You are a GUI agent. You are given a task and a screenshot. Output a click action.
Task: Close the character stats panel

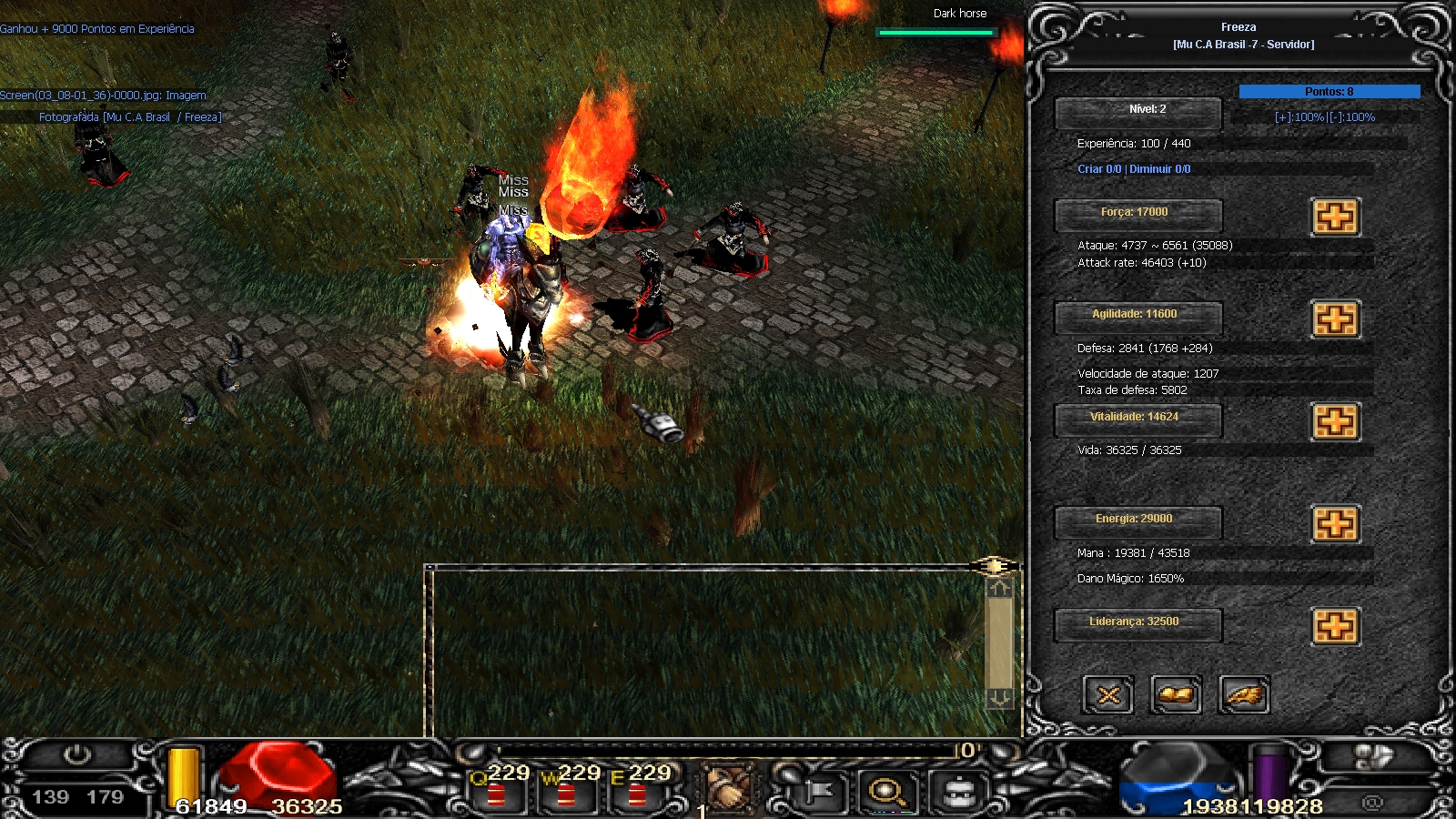1108,695
